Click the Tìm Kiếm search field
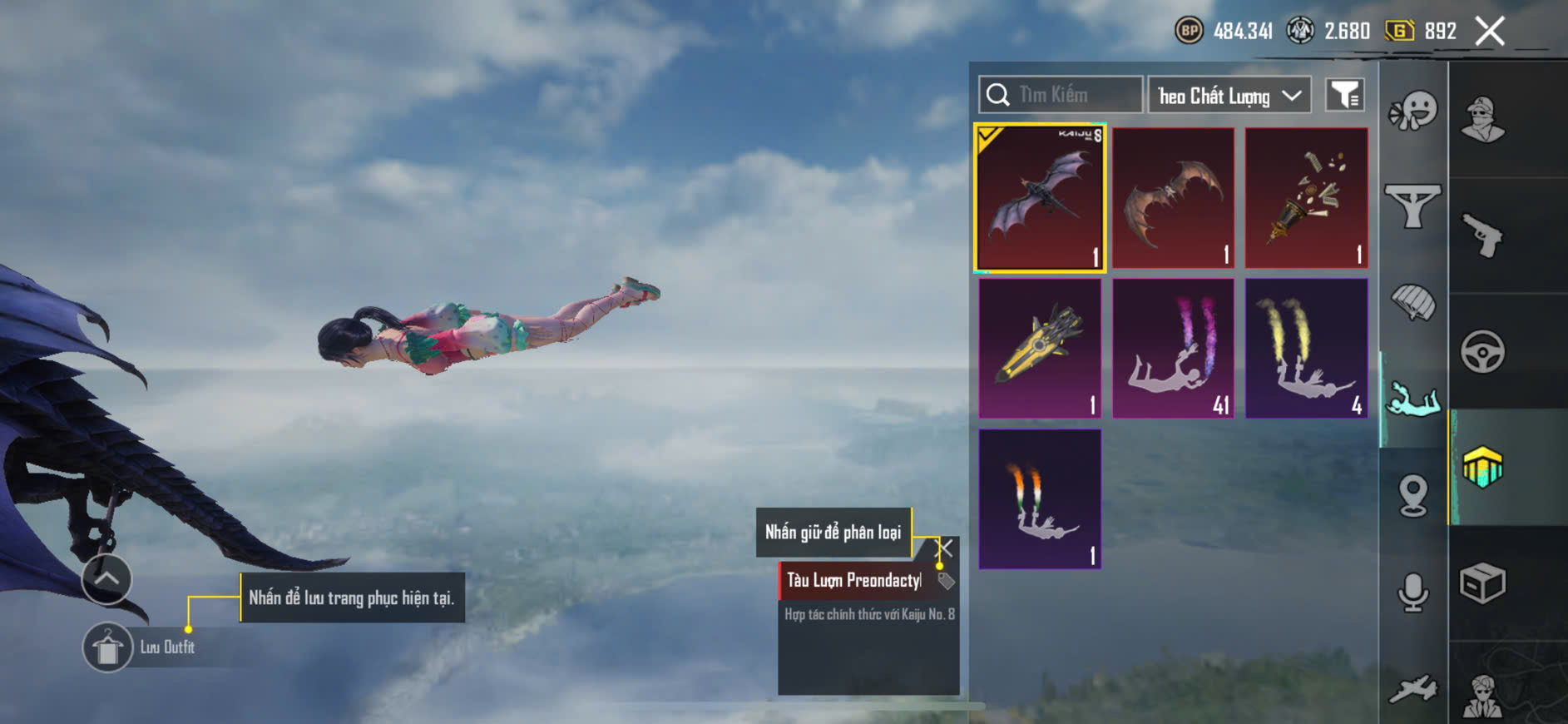1568x724 pixels. tap(1061, 95)
